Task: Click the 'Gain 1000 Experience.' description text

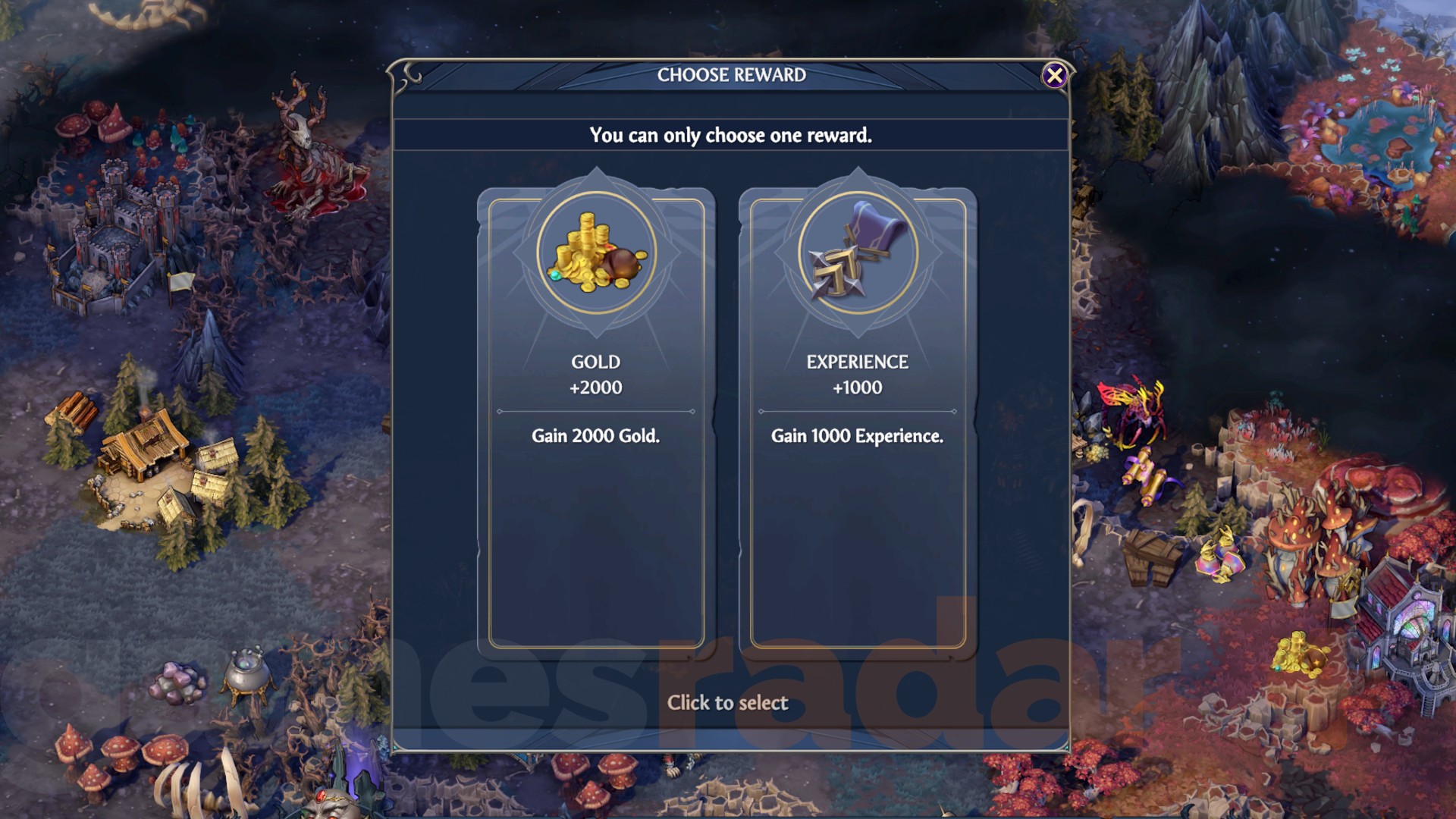Action: (x=857, y=436)
